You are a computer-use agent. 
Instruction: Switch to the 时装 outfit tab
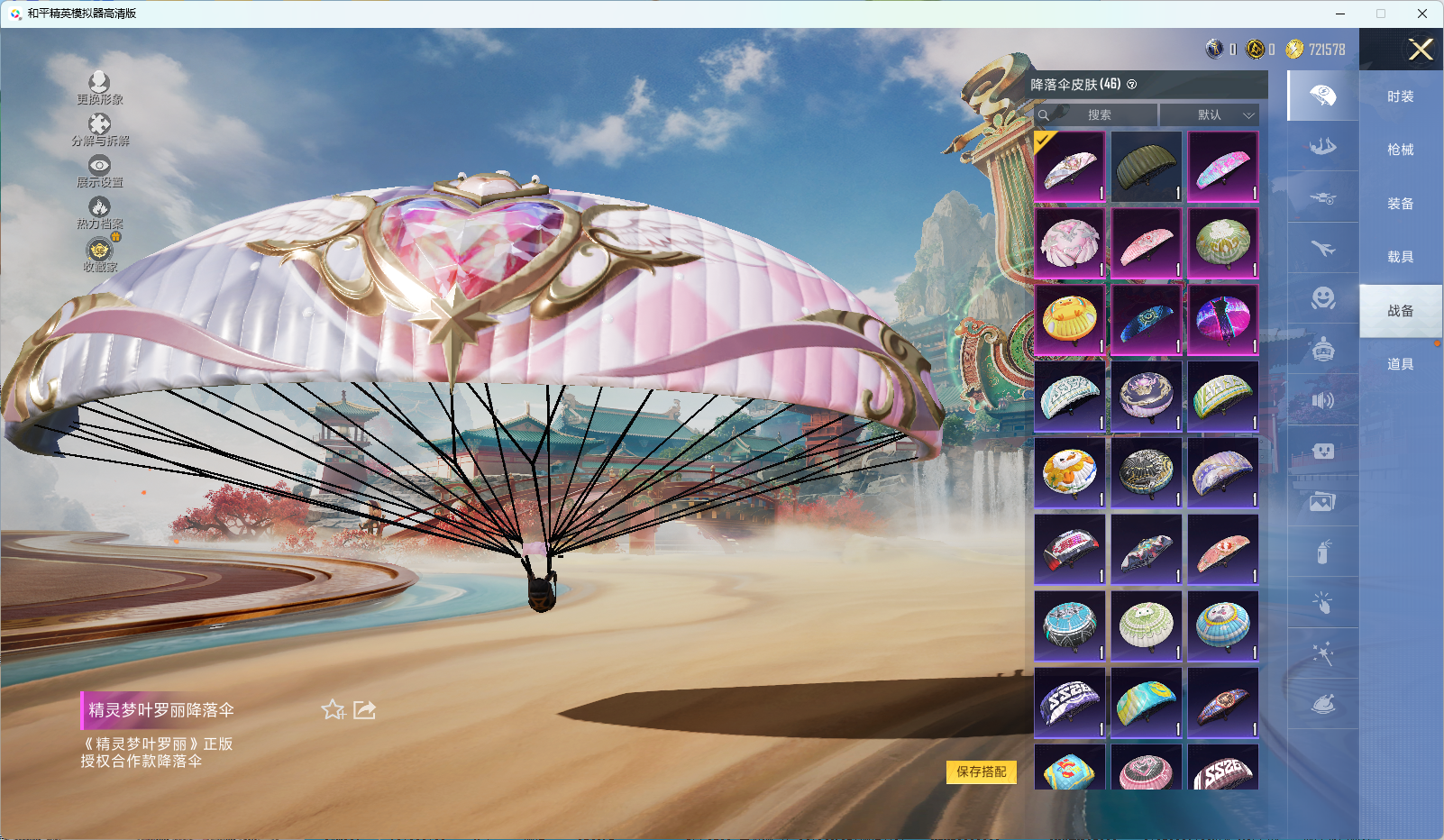[1400, 96]
